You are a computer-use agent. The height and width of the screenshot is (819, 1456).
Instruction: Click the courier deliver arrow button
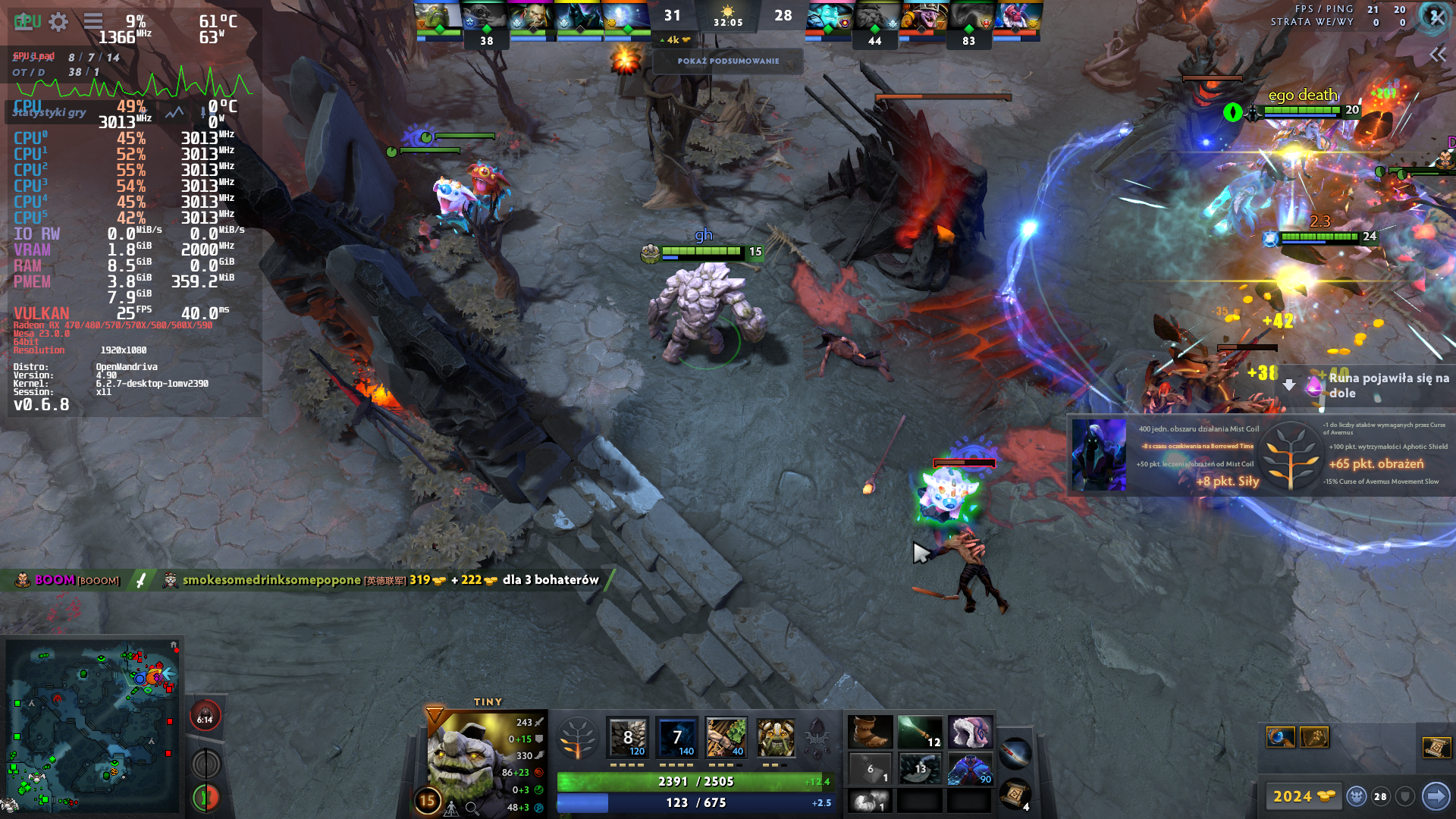pos(1435,796)
